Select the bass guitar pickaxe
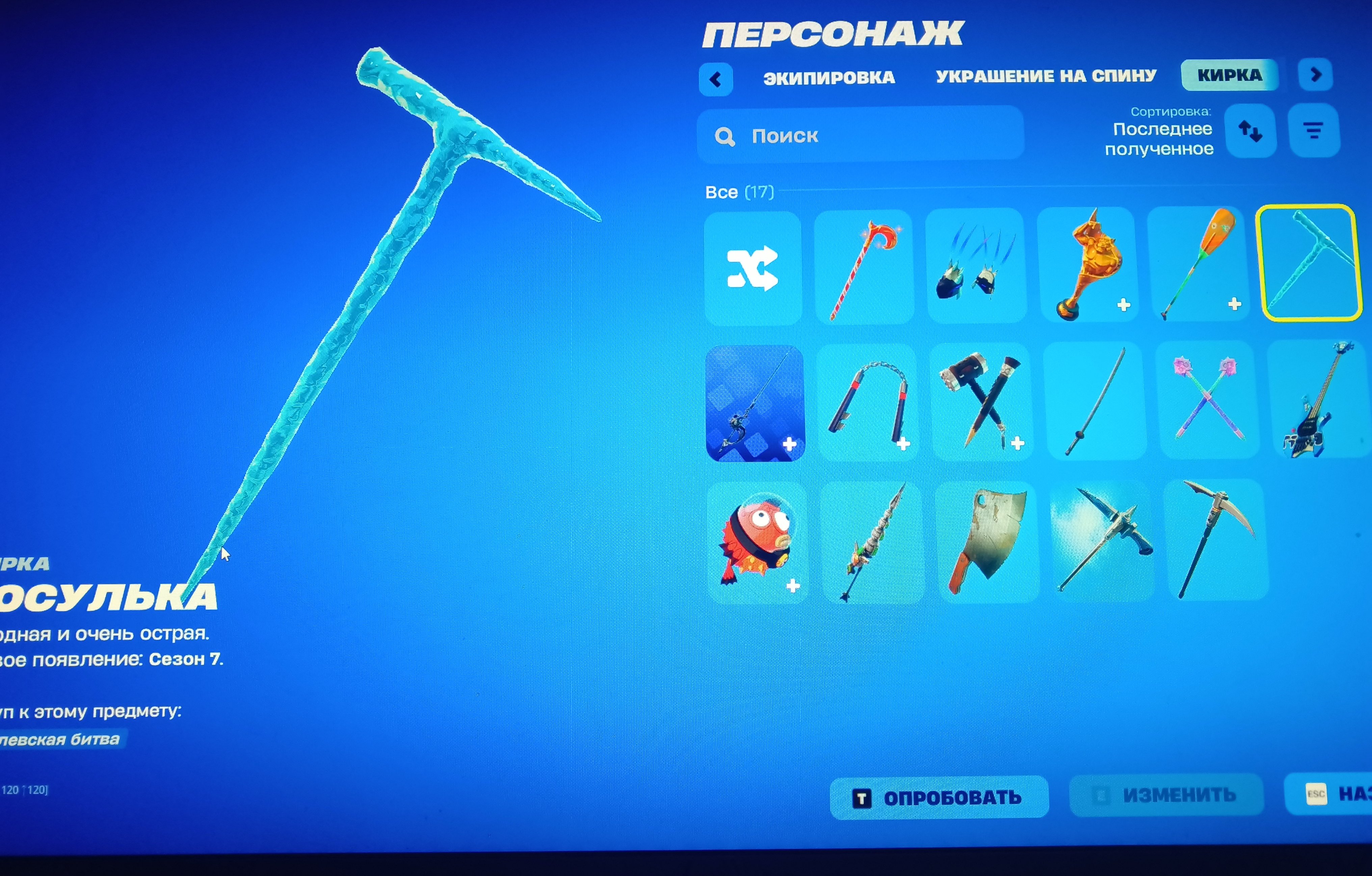The width and height of the screenshot is (1372, 876). (1322, 402)
